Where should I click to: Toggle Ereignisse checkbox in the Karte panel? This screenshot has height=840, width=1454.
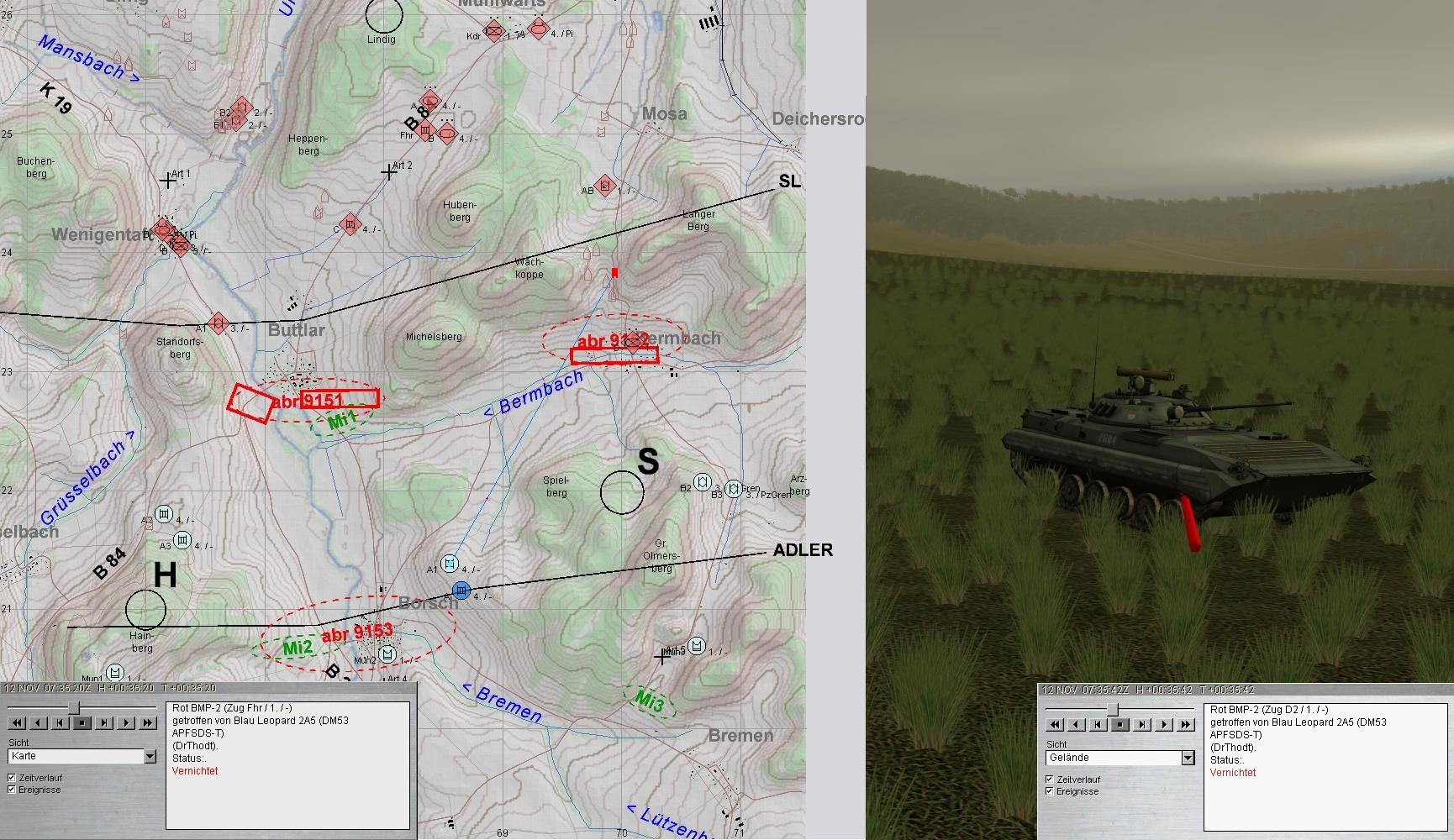click(x=12, y=790)
